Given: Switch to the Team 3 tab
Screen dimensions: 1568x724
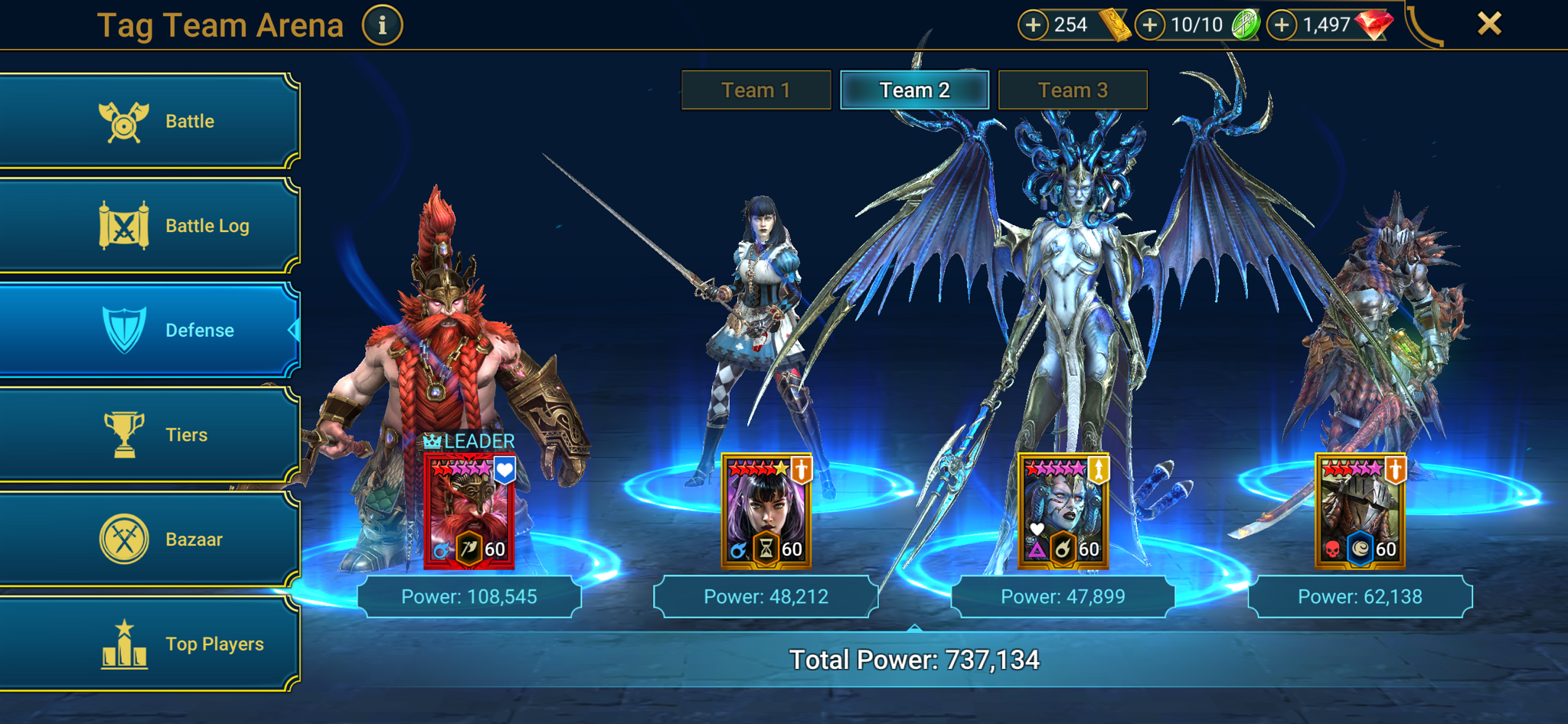Looking at the screenshot, I should [1072, 90].
